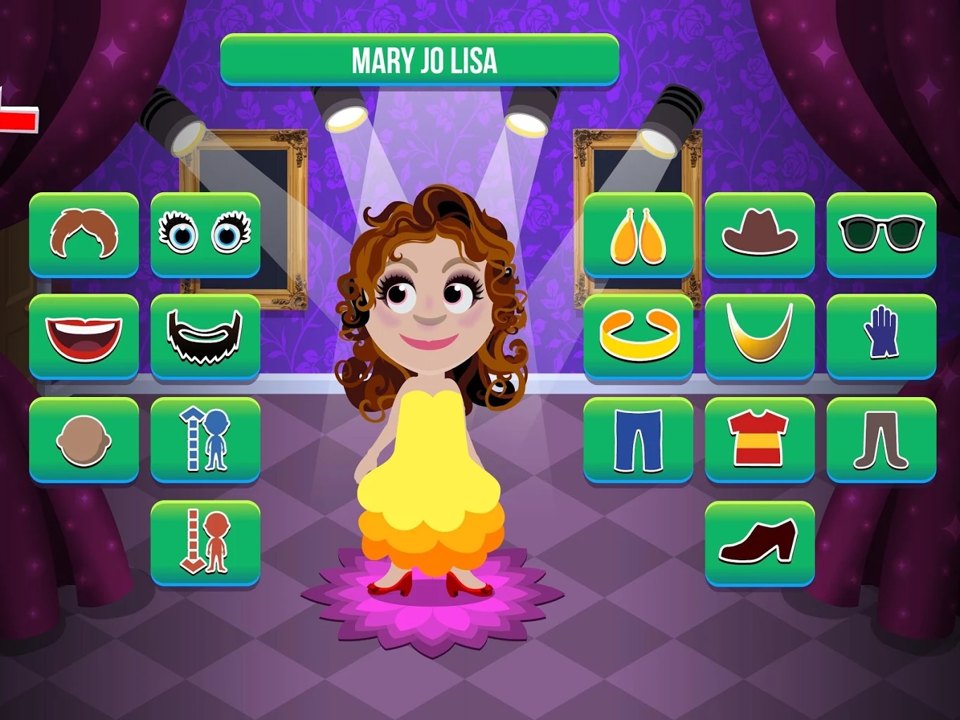Choose the mouth style button
The width and height of the screenshot is (960, 720).
[x=84, y=337]
